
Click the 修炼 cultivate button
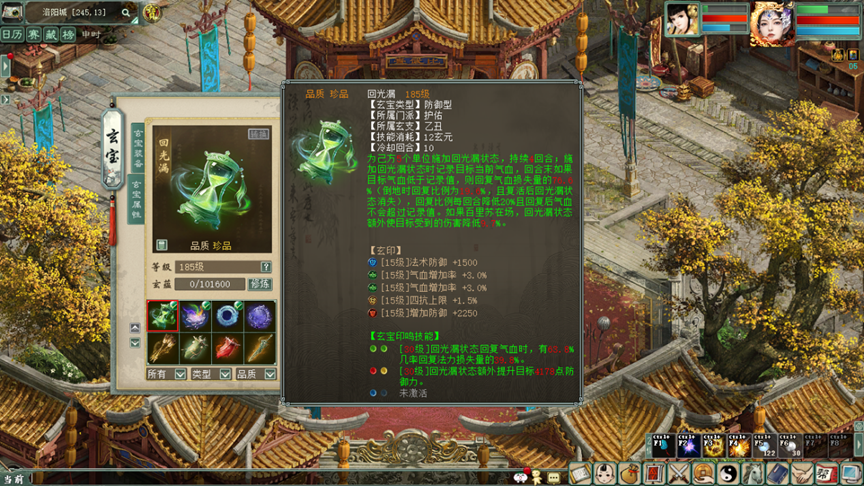click(x=259, y=284)
